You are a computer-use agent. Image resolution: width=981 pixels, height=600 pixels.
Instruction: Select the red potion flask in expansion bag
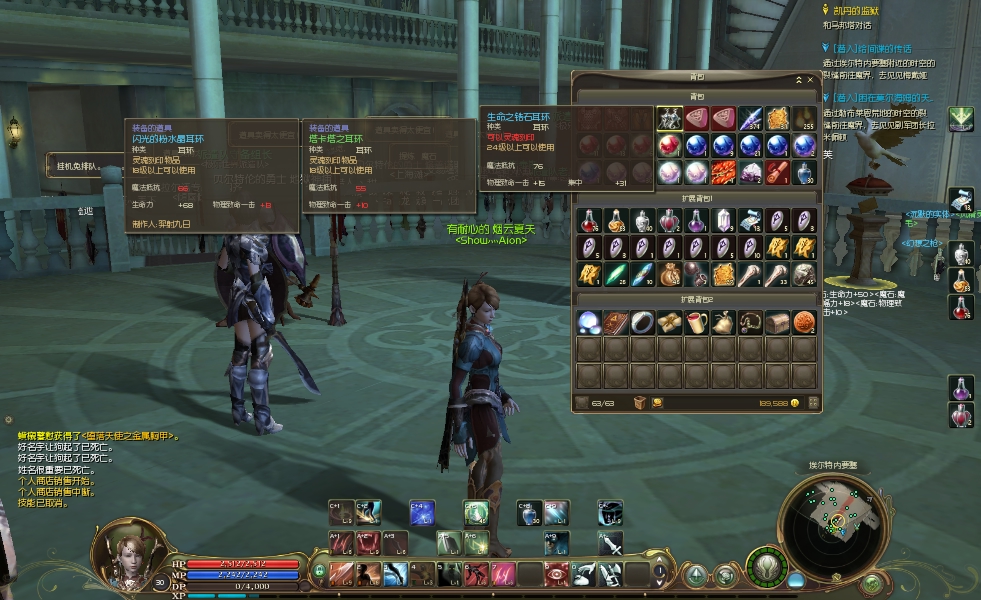(x=589, y=220)
